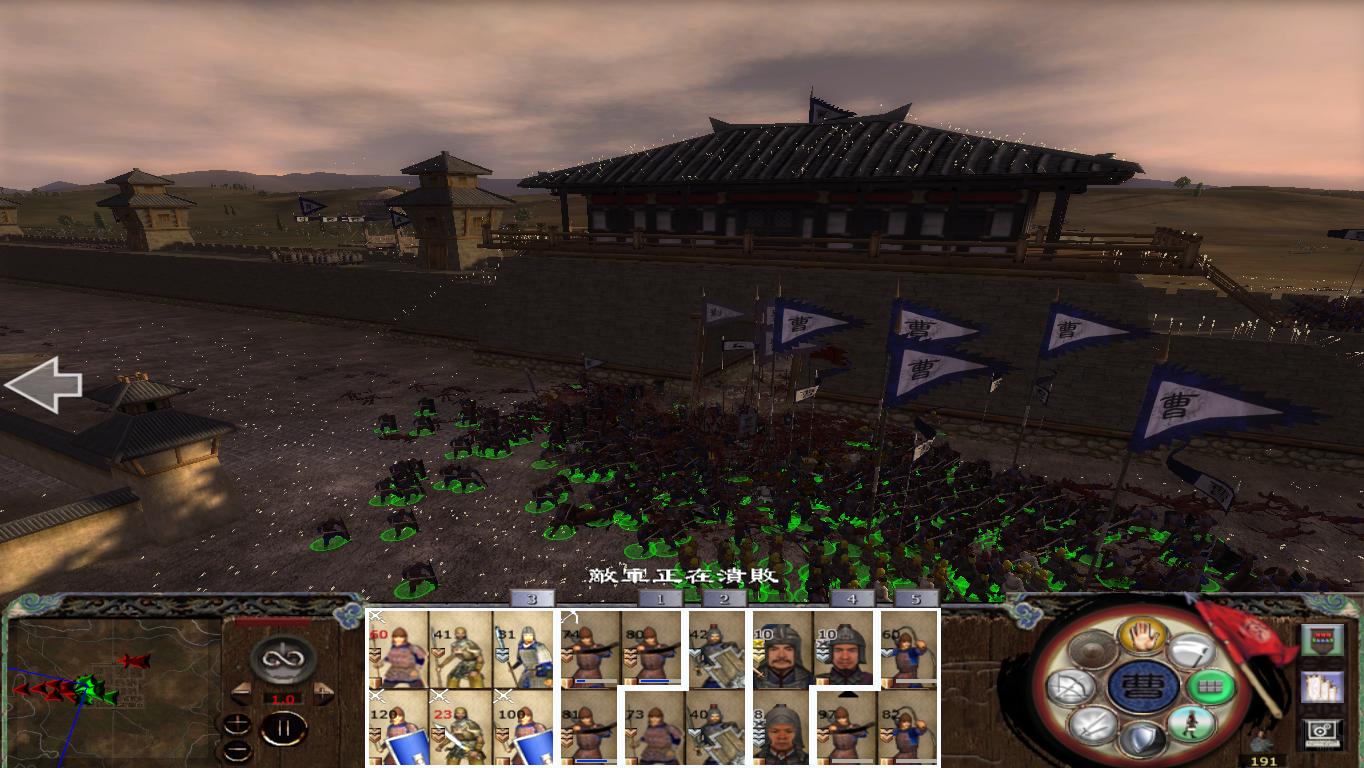Screen dimensions: 1364x768
Task: Click the skirmish scythe icon on the wheel
Action: 1193,651
